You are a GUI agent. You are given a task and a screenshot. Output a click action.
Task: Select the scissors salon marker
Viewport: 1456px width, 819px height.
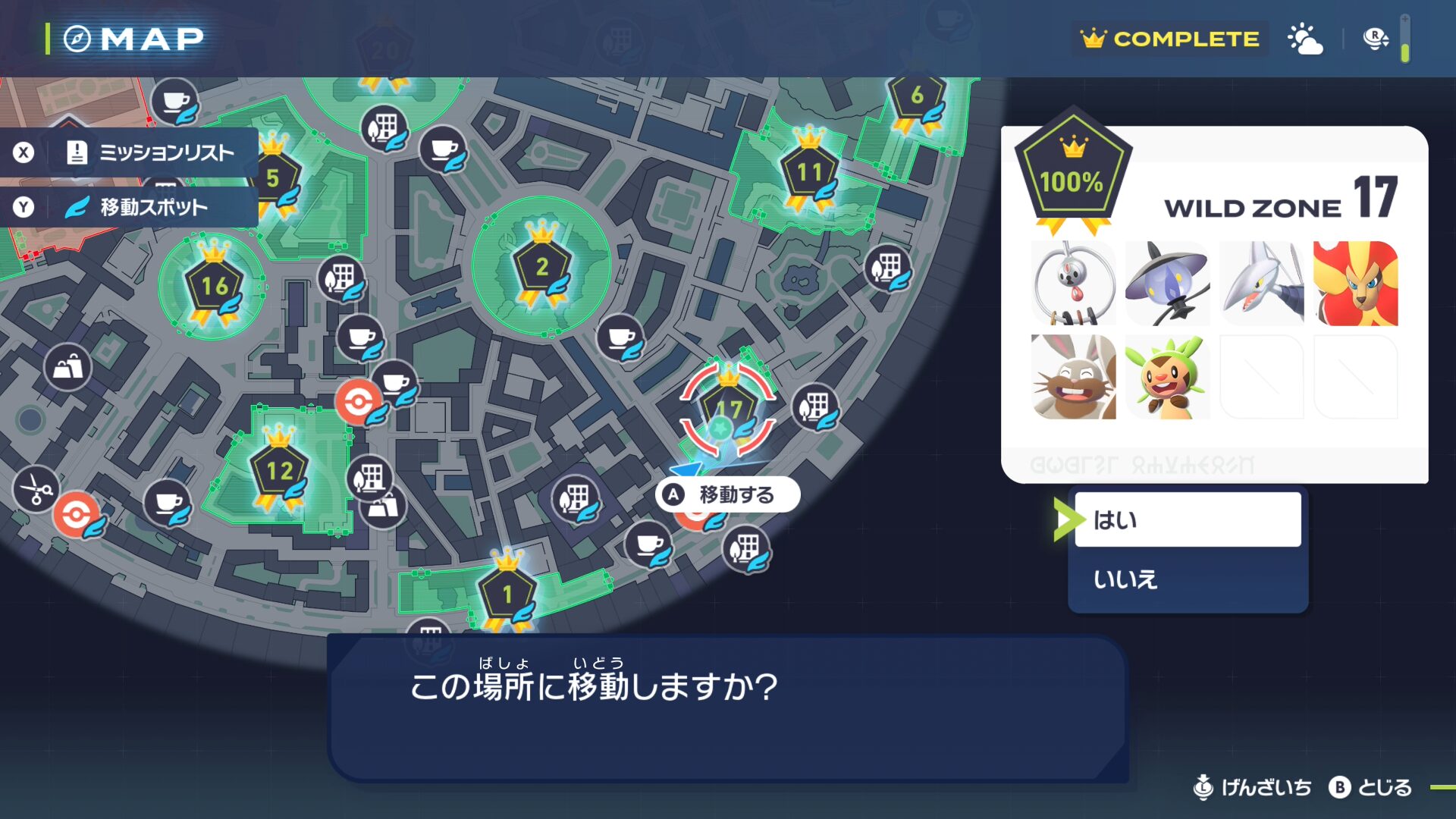(x=36, y=489)
